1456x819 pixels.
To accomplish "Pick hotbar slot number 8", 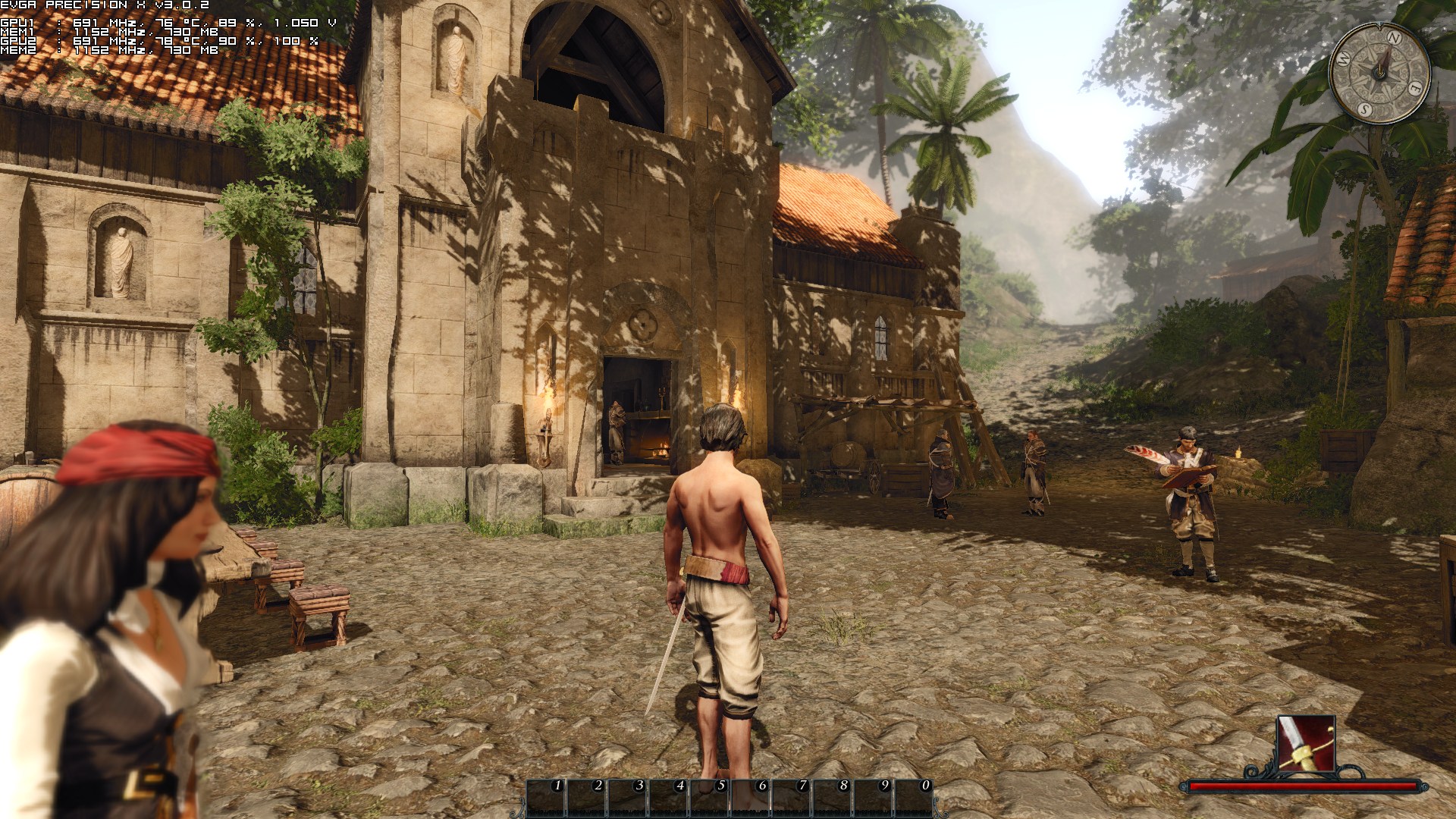I will 833,798.
